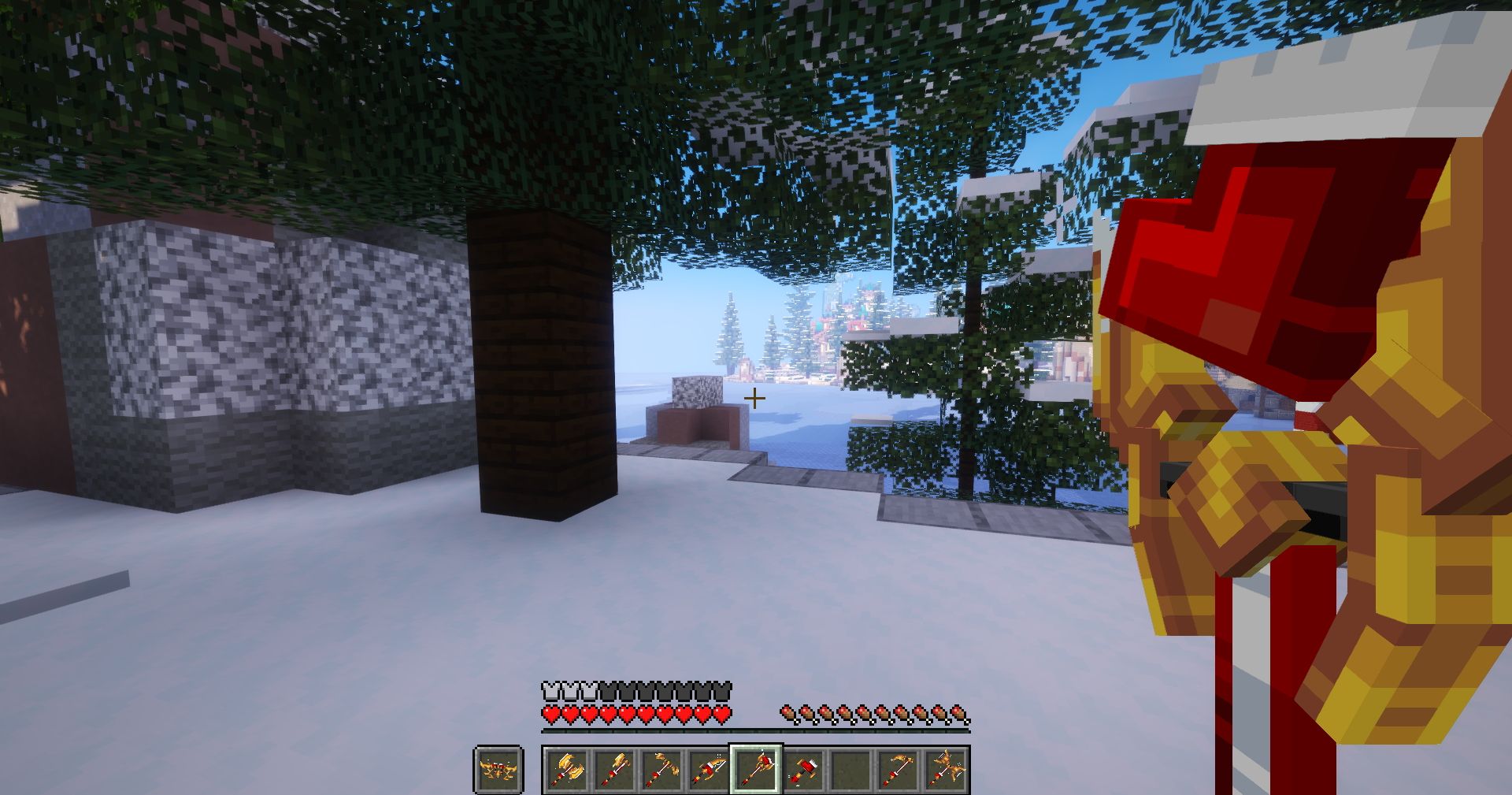Viewport: 1512px width, 795px height.
Task: Click the crosshair at screen center
Action: click(x=754, y=398)
